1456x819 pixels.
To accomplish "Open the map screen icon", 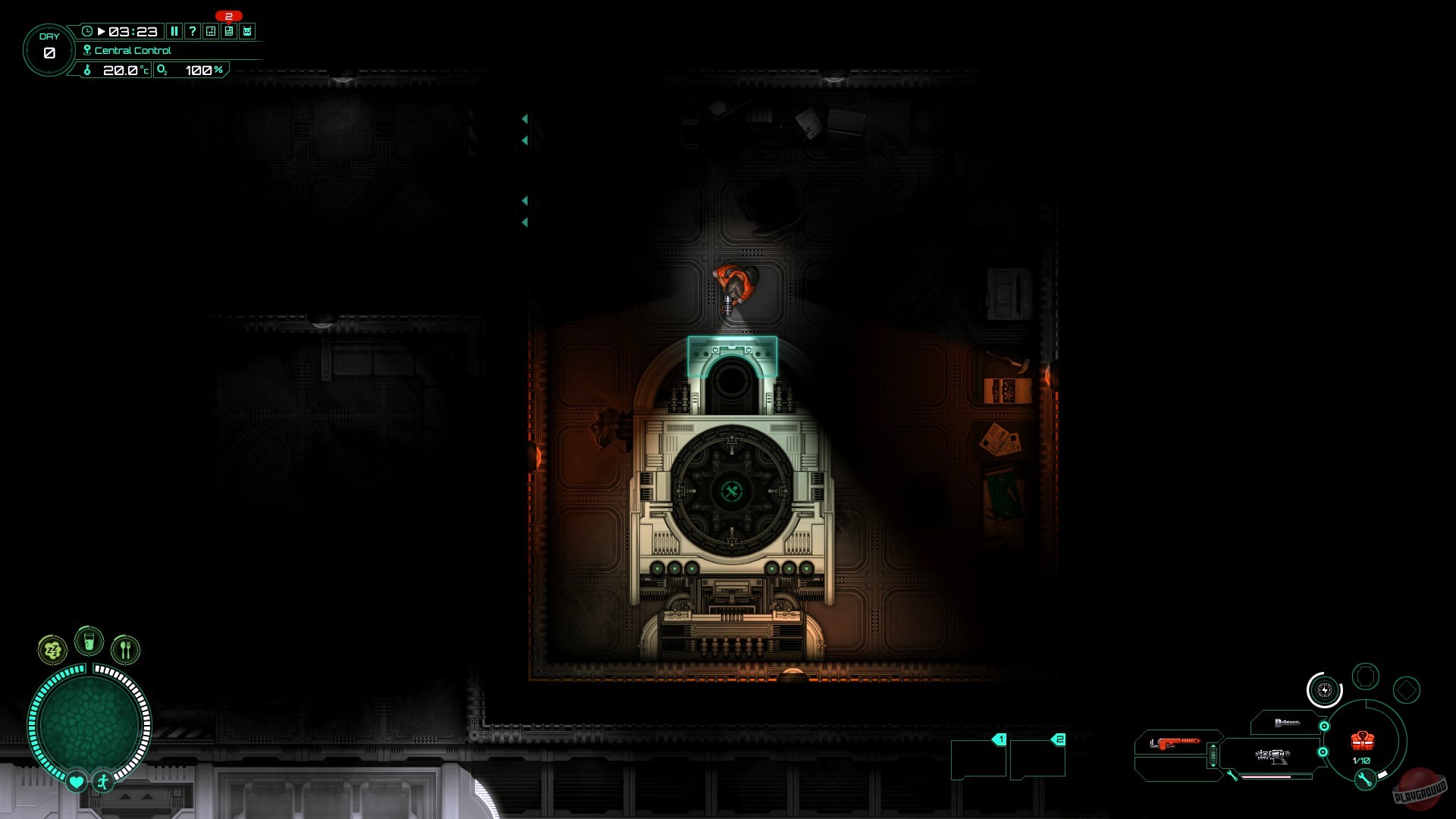I will [210, 32].
